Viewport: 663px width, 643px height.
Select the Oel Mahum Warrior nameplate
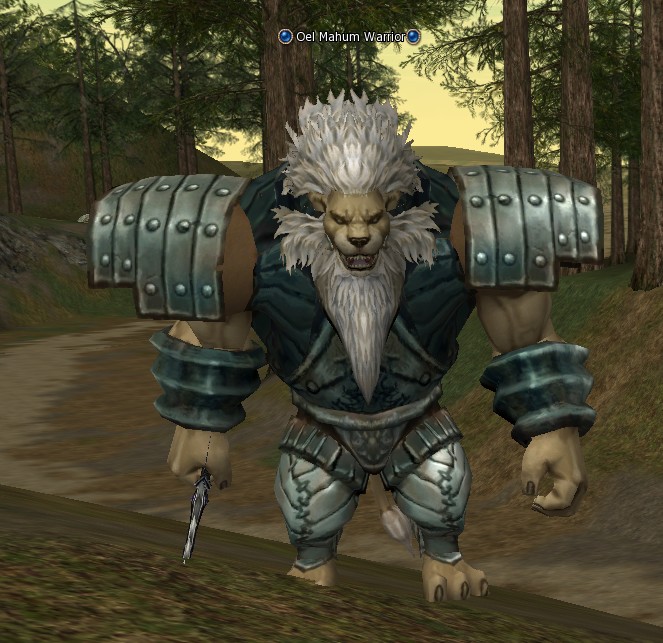pos(349,37)
